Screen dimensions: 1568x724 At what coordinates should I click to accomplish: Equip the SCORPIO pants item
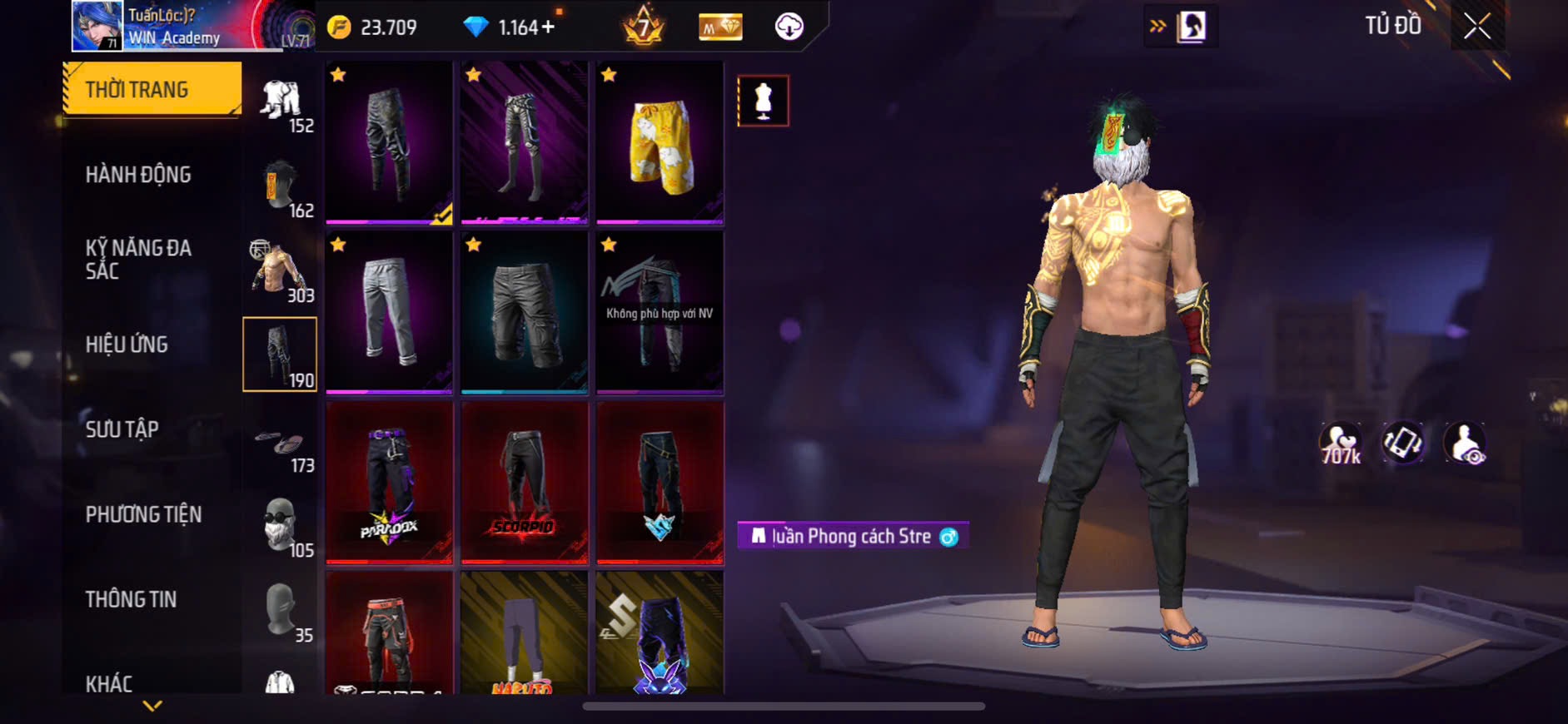(x=525, y=483)
